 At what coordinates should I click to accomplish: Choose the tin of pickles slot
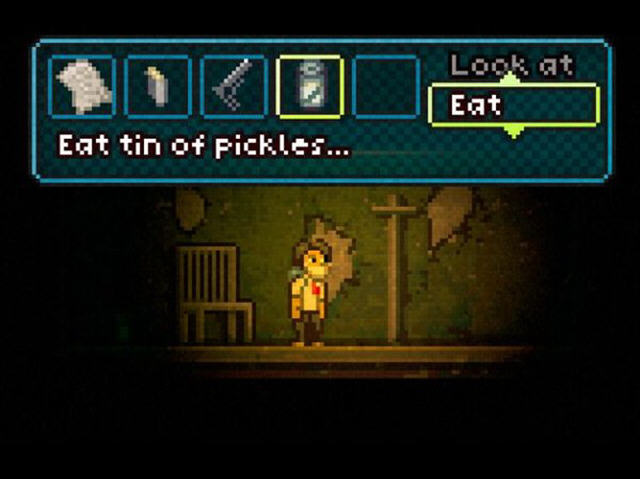(x=309, y=87)
